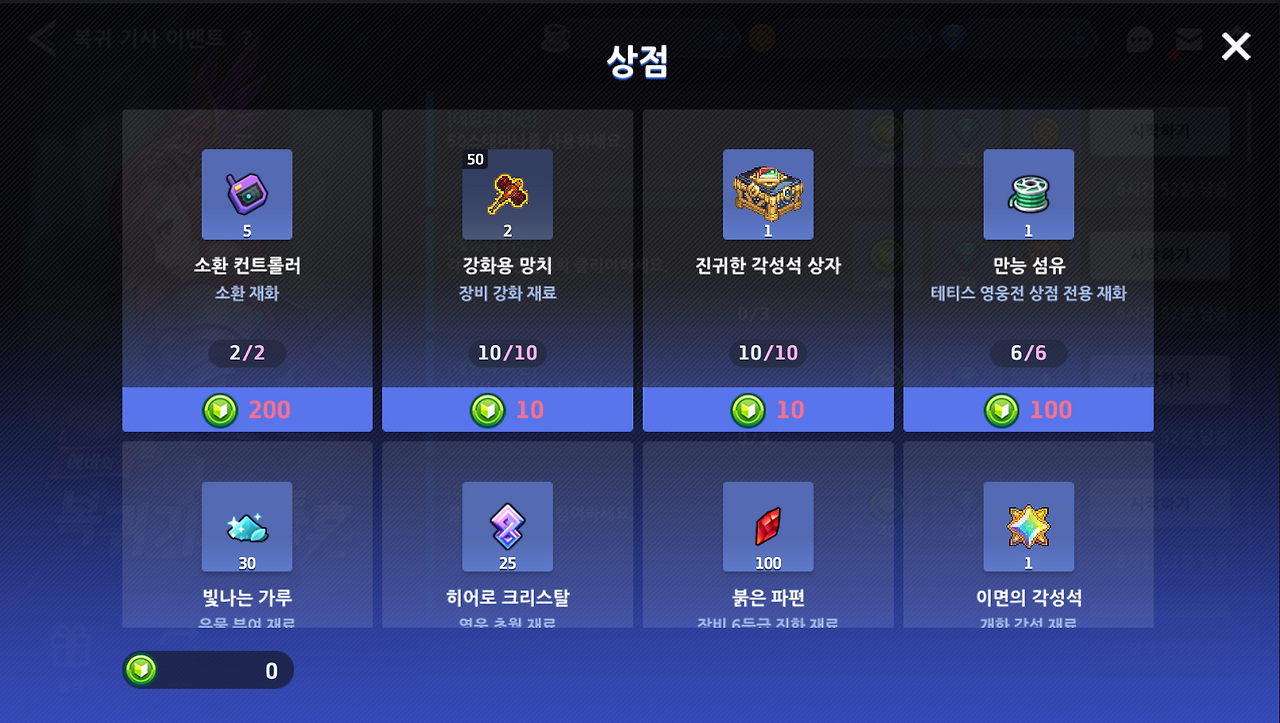Choose the 히어로 크리스탈 item
The height and width of the screenshot is (723, 1280).
507,527
